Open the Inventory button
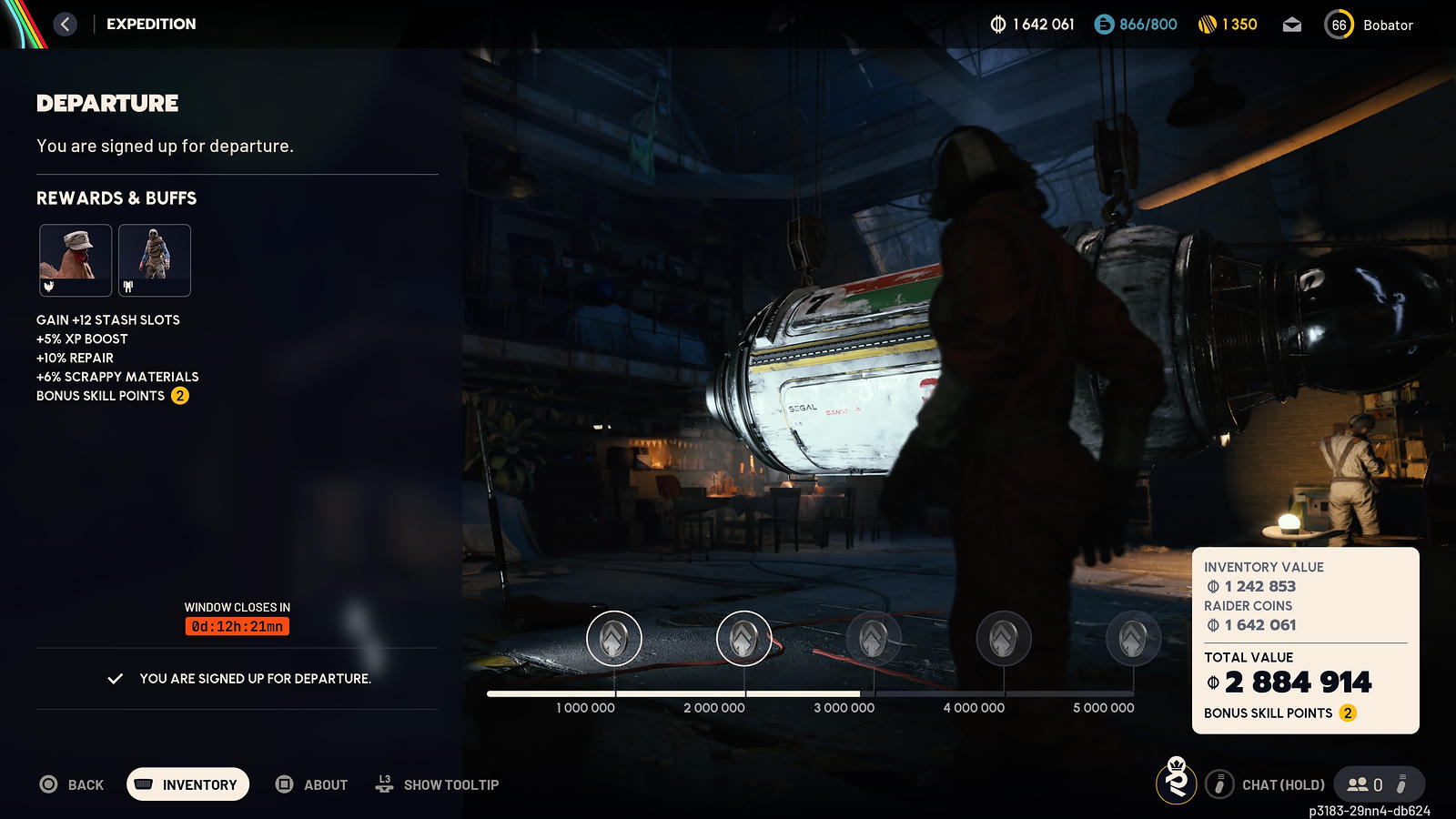 tap(187, 784)
